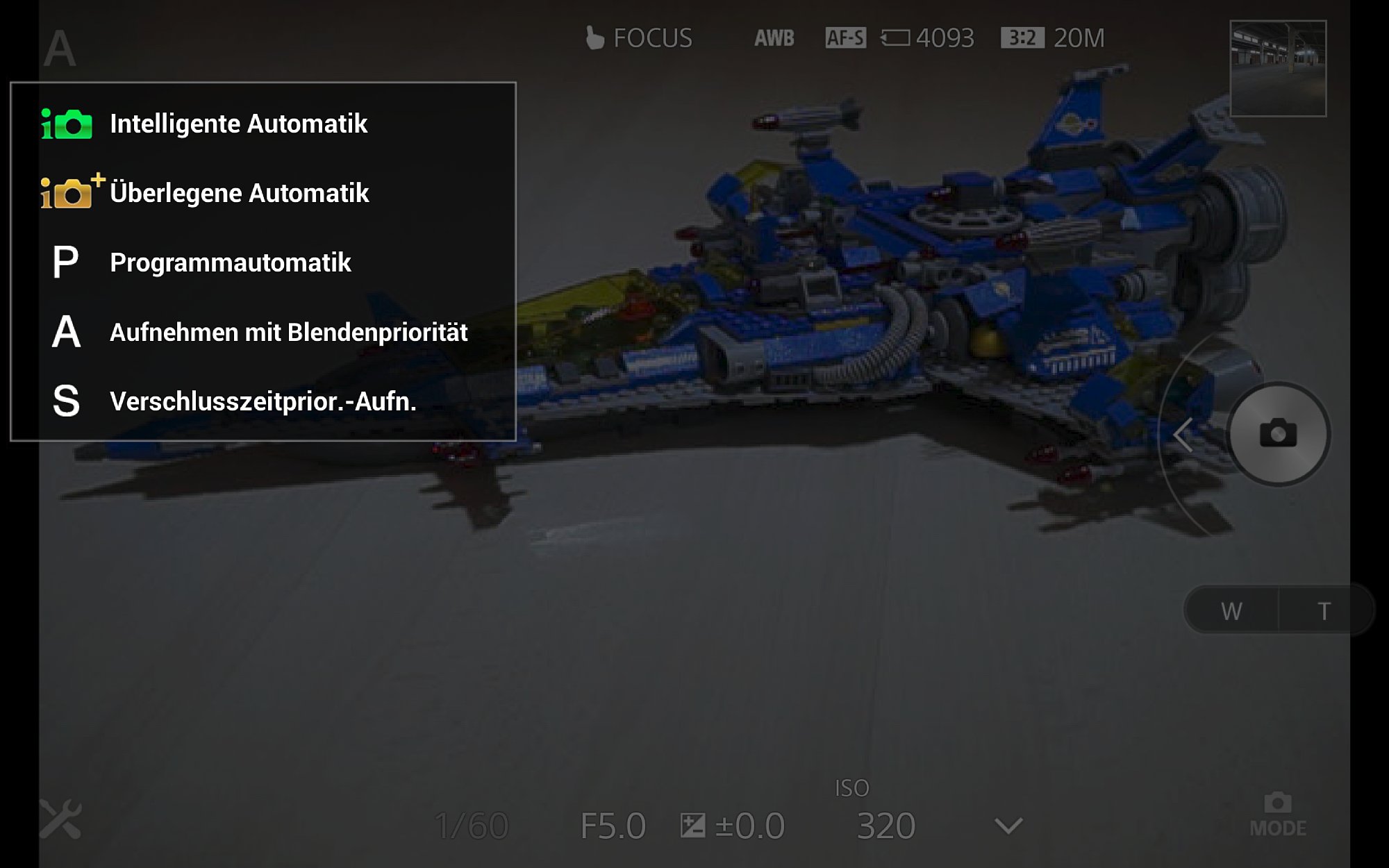Zoom in with the T button
The width and height of the screenshot is (1389, 868).
[x=1324, y=611]
